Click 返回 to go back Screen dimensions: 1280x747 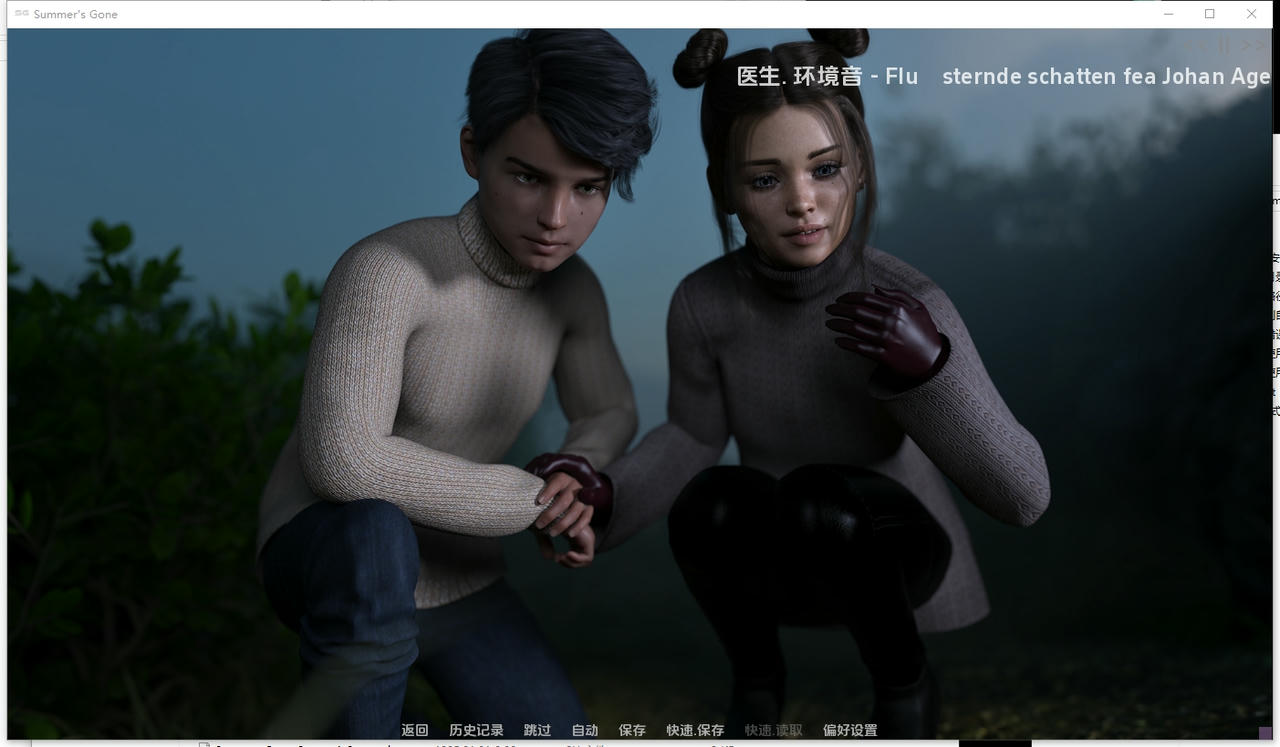coord(415,730)
